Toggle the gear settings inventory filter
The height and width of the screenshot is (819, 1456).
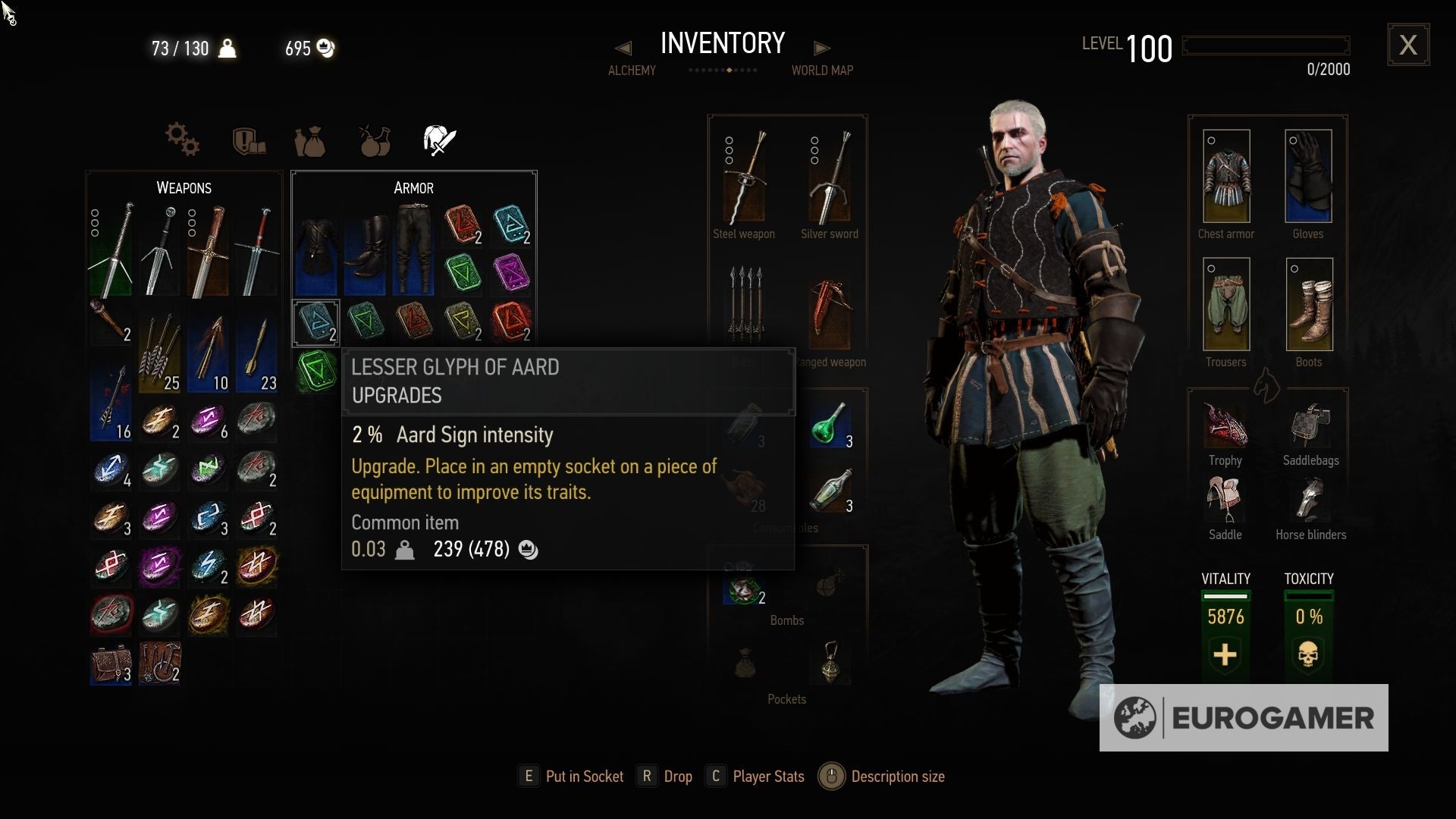point(181,140)
